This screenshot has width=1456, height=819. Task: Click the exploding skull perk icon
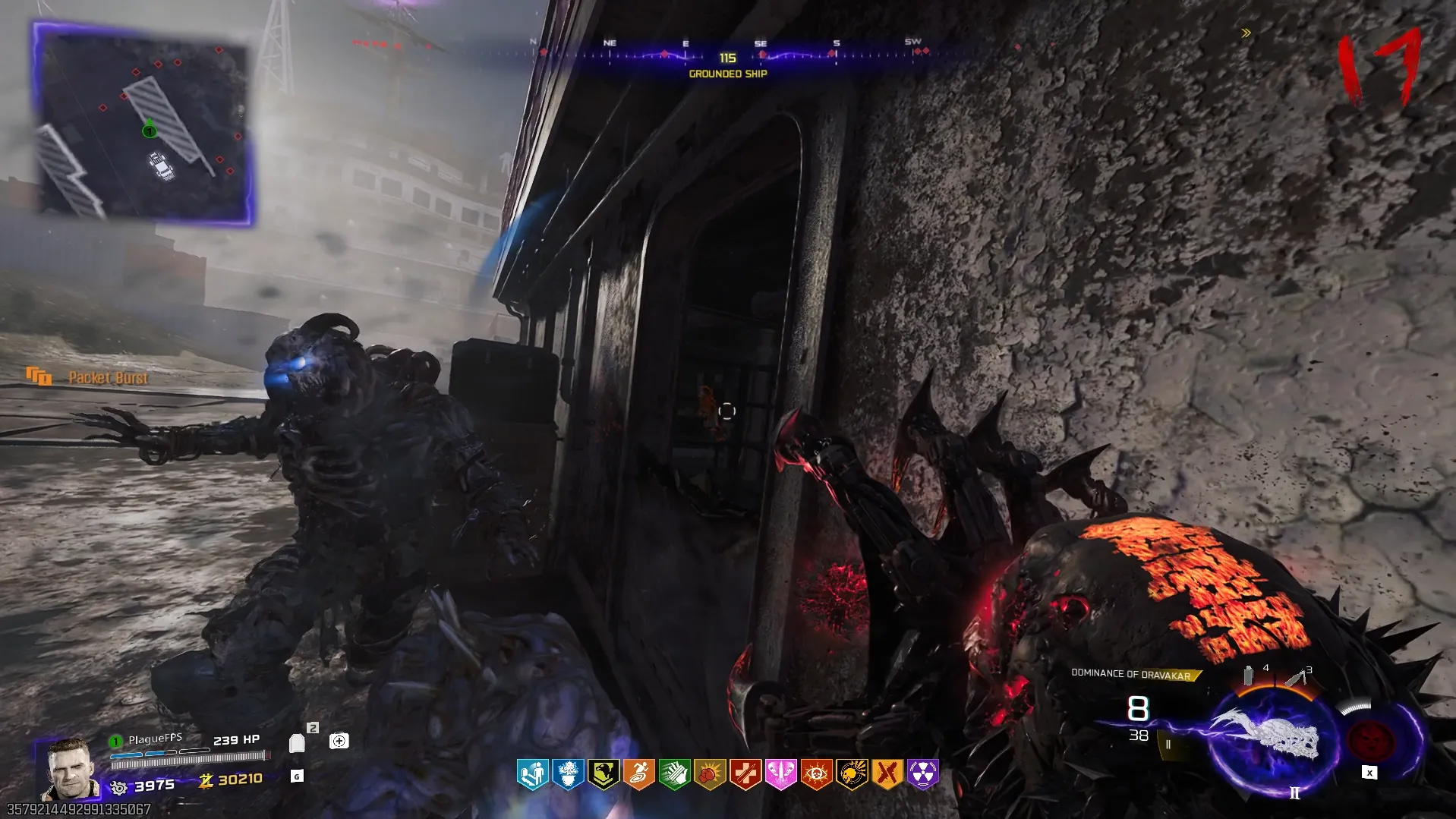pyautogui.click(x=852, y=774)
